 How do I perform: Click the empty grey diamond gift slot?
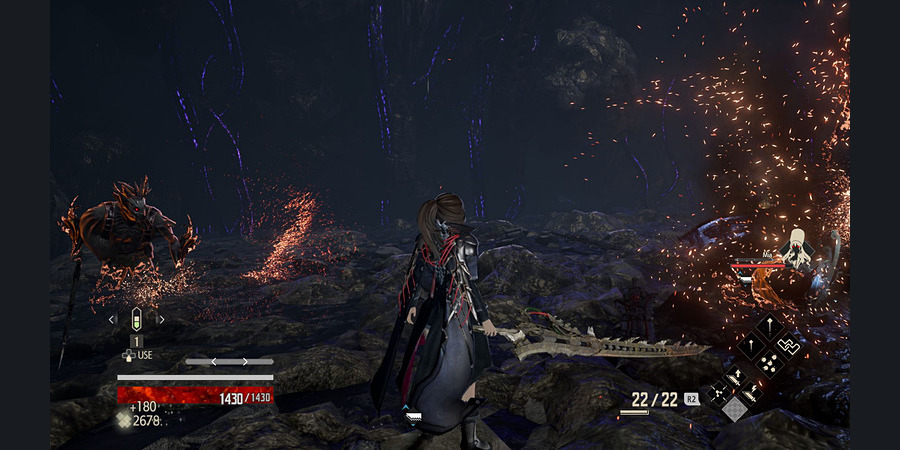pos(735,409)
